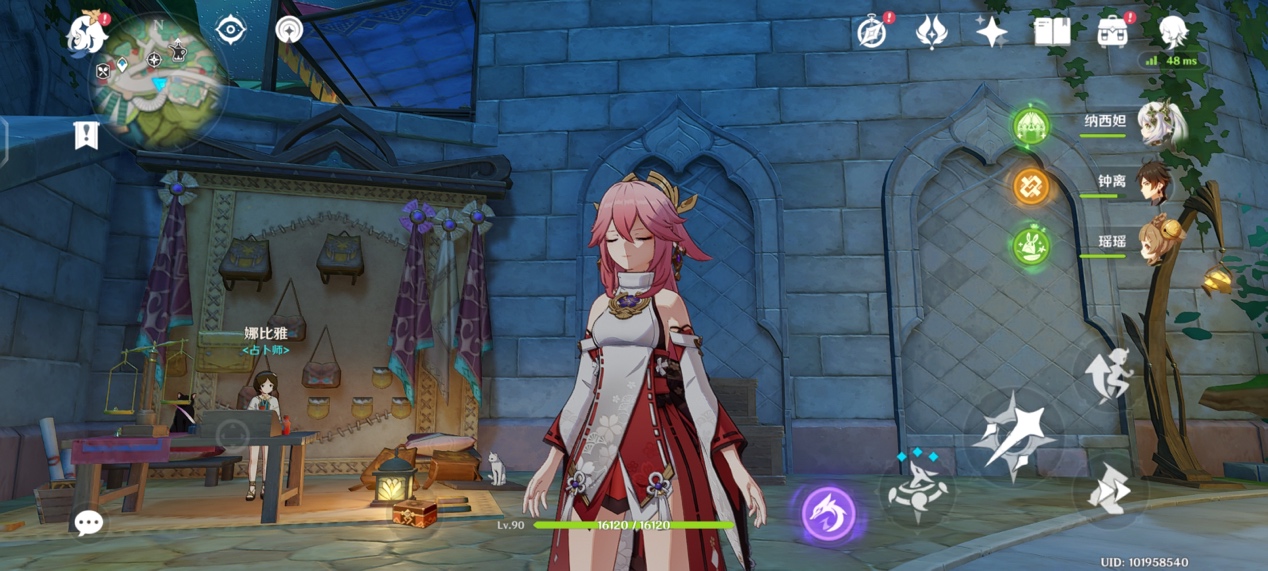Switch to party member 纳西妲
This screenshot has height=571, width=1268.
1160,124
